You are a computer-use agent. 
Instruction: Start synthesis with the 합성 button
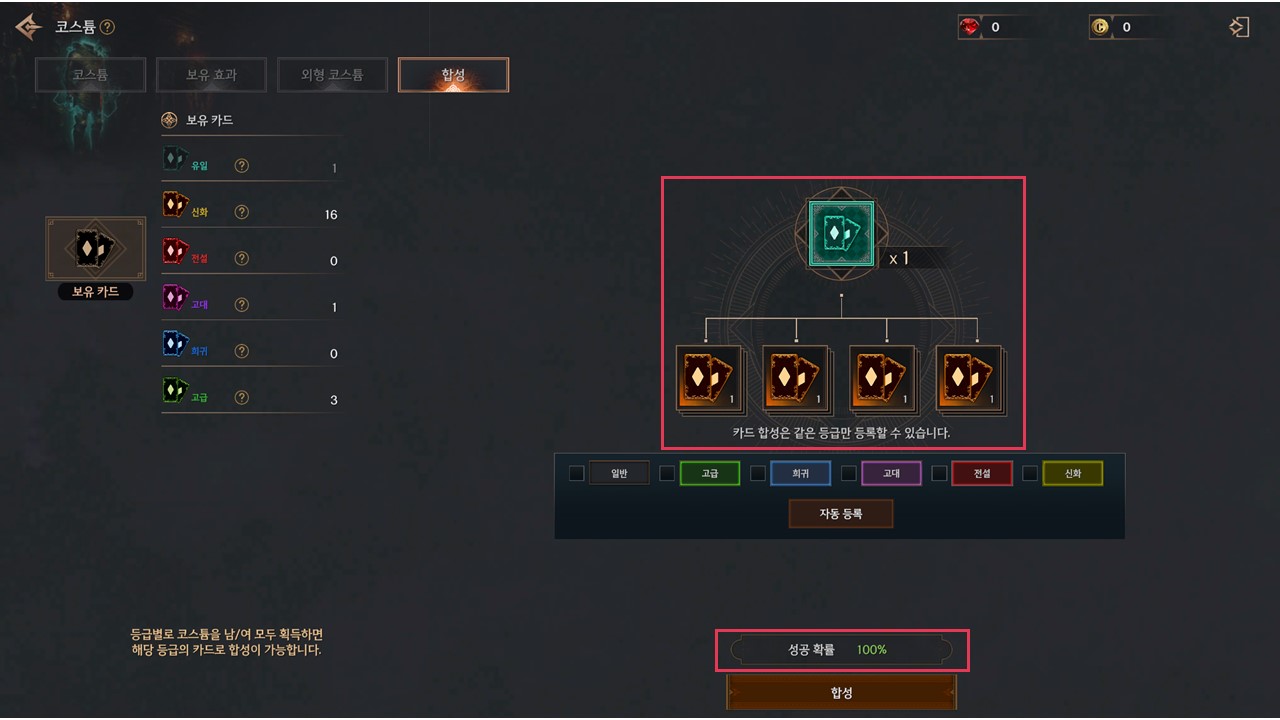coord(841,692)
